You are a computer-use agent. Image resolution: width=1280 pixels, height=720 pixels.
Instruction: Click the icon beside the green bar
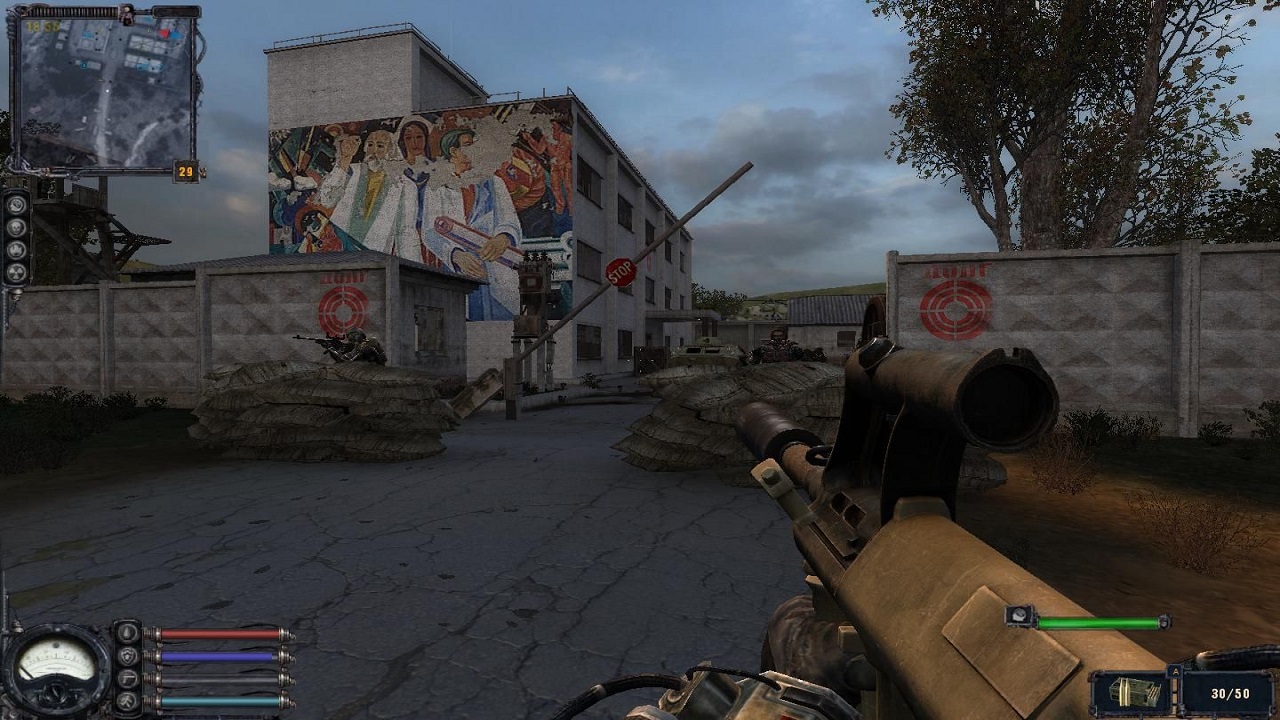1020,618
